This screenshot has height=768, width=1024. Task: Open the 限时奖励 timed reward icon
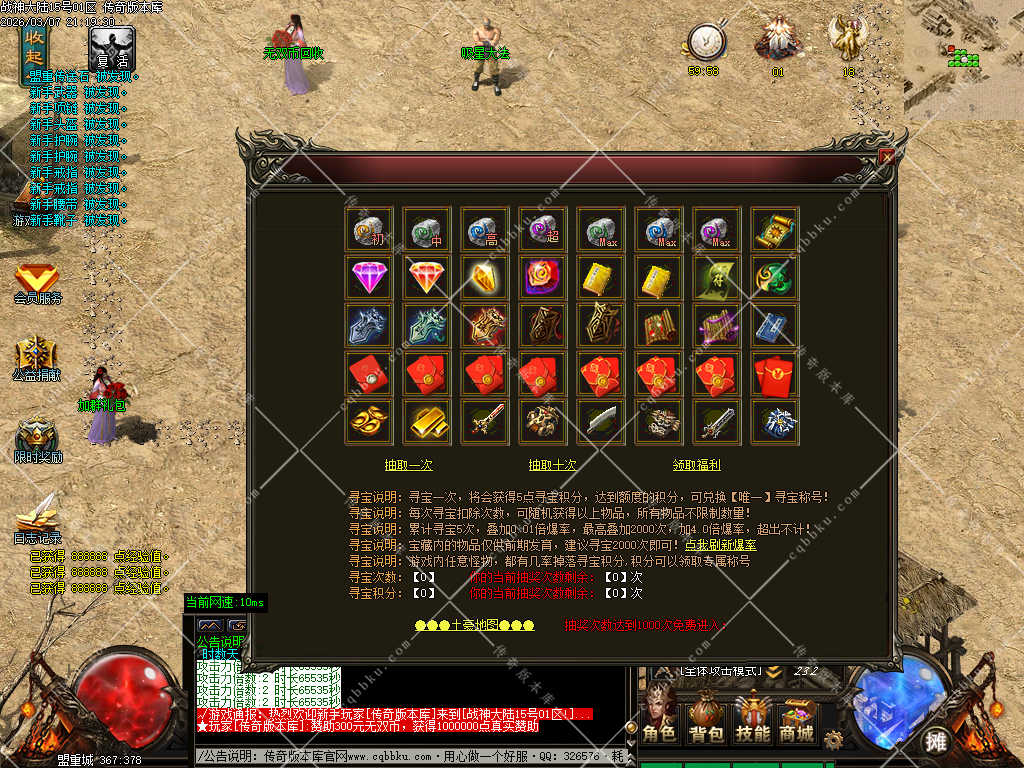click(37, 440)
